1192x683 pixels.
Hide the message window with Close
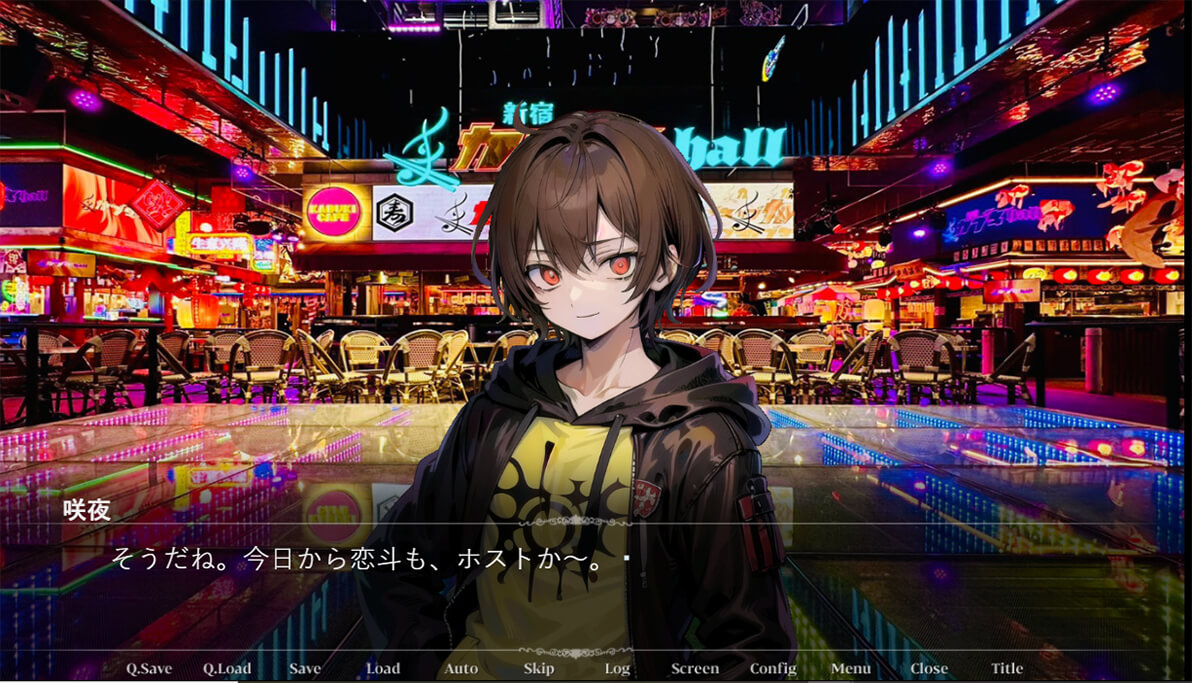(x=929, y=669)
